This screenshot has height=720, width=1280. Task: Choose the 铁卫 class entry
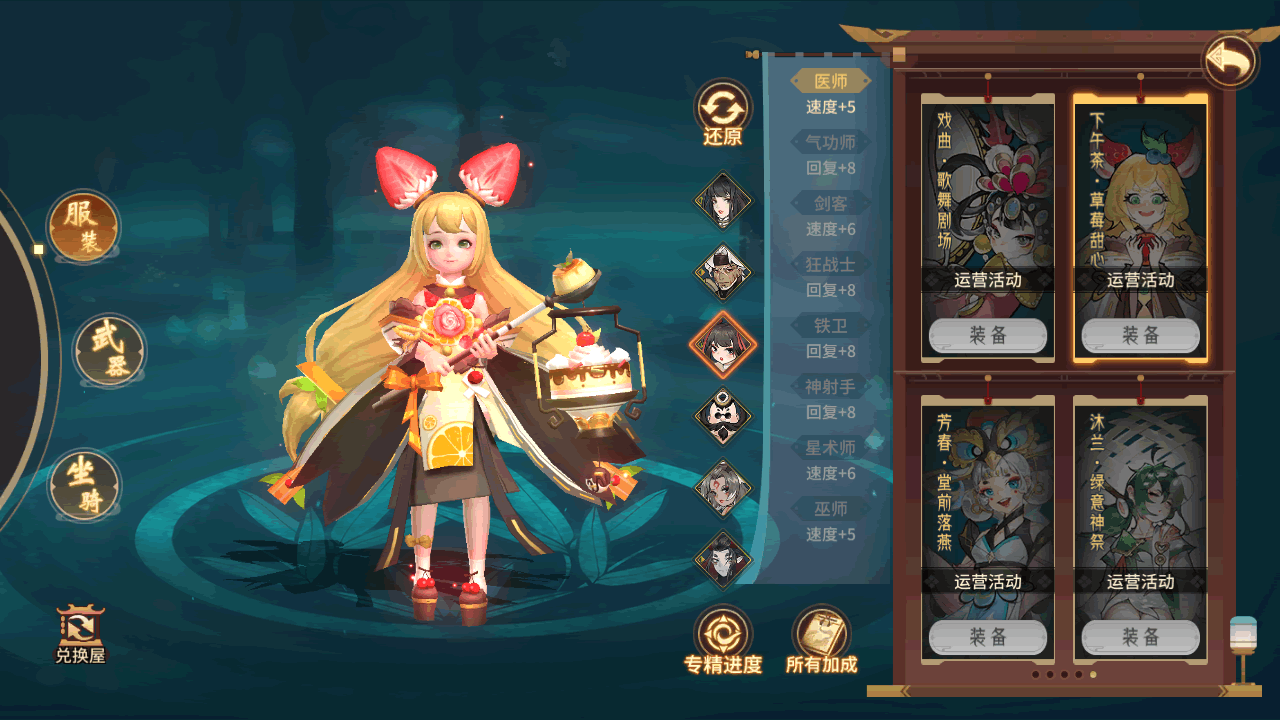tap(830, 326)
